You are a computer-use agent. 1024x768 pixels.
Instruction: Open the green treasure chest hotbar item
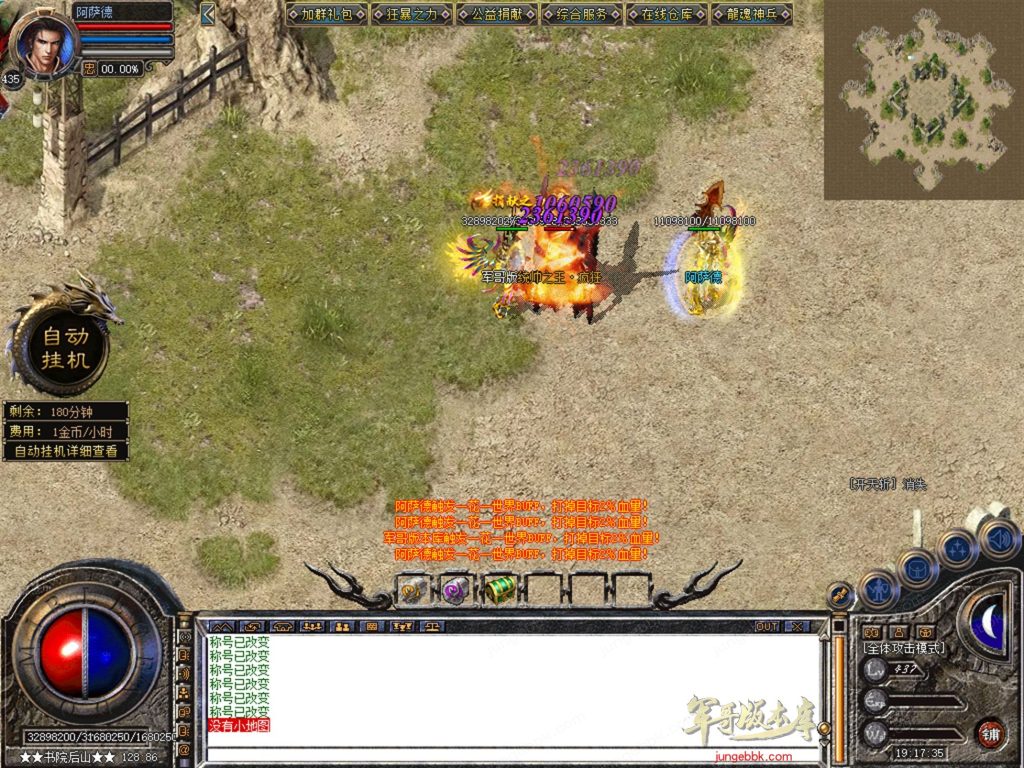coord(500,590)
